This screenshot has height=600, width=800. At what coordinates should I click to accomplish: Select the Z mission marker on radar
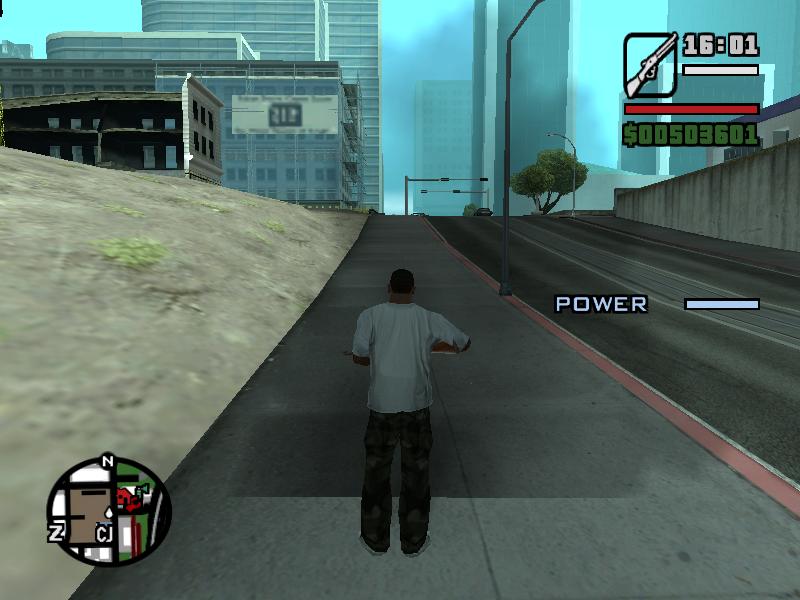pyautogui.click(x=57, y=532)
